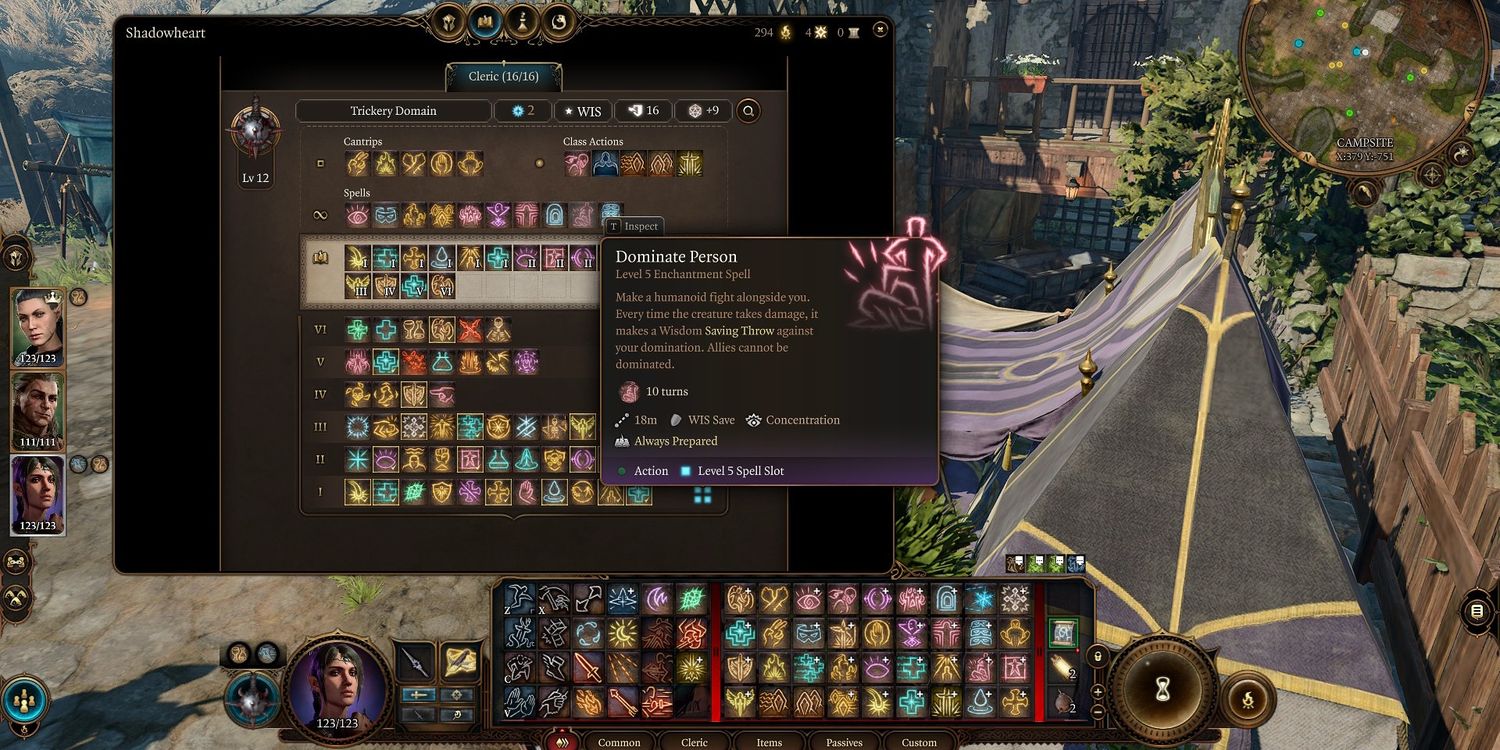This screenshot has height=750, width=1500.
Task: Show the Passives hotbar tab
Action: click(x=844, y=742)
